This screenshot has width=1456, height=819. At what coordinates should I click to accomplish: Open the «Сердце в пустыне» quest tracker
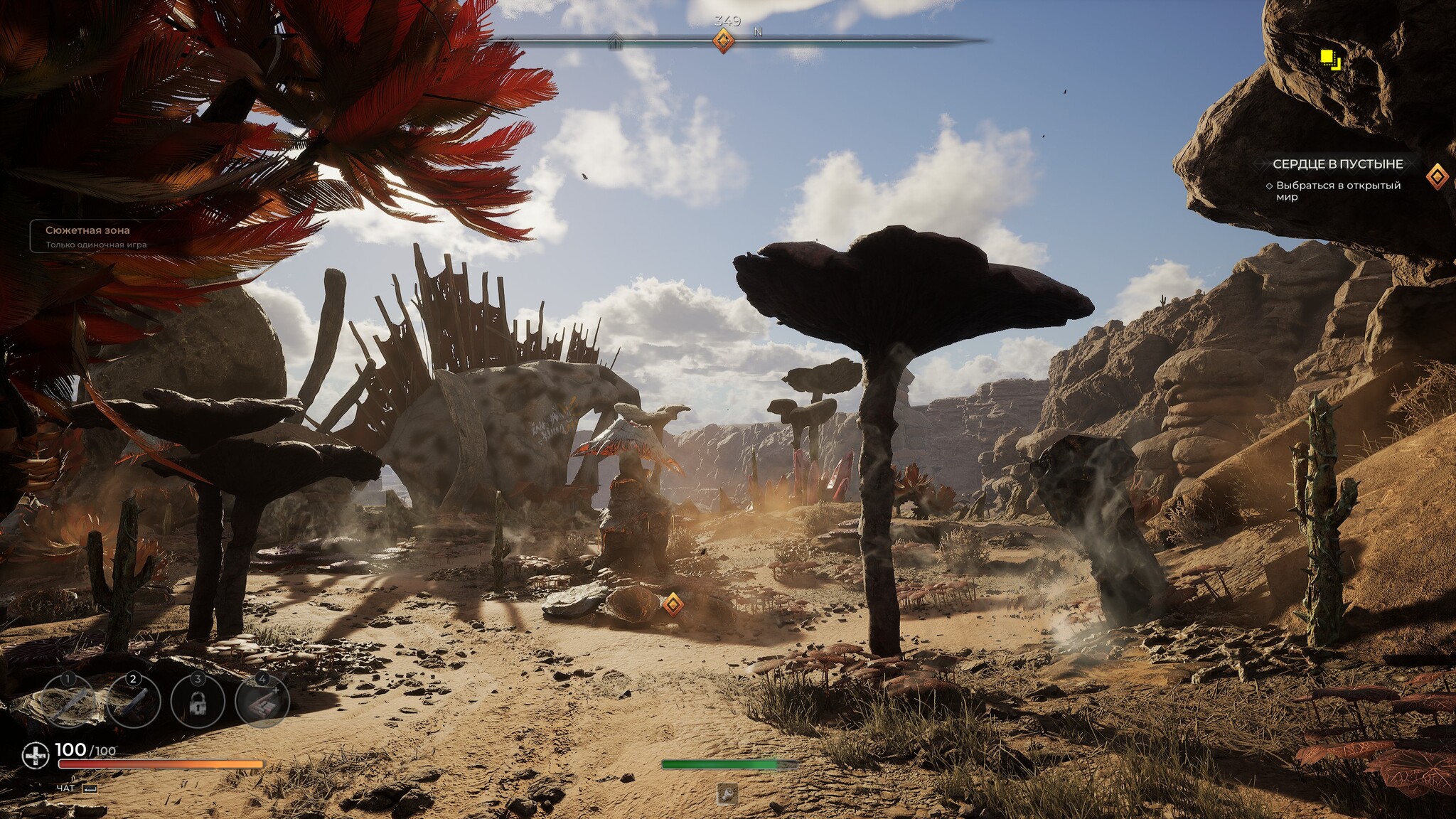click(x=1337, y=164)
